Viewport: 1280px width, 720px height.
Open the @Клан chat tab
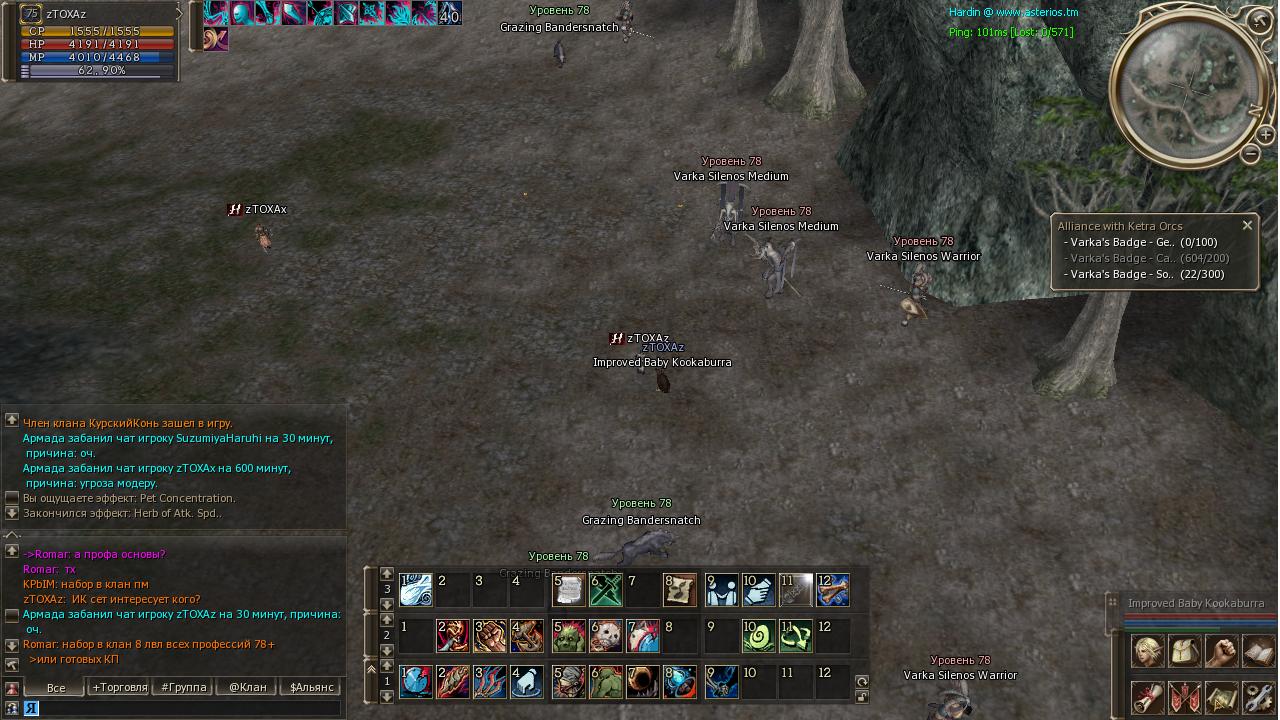pos(247,687)
